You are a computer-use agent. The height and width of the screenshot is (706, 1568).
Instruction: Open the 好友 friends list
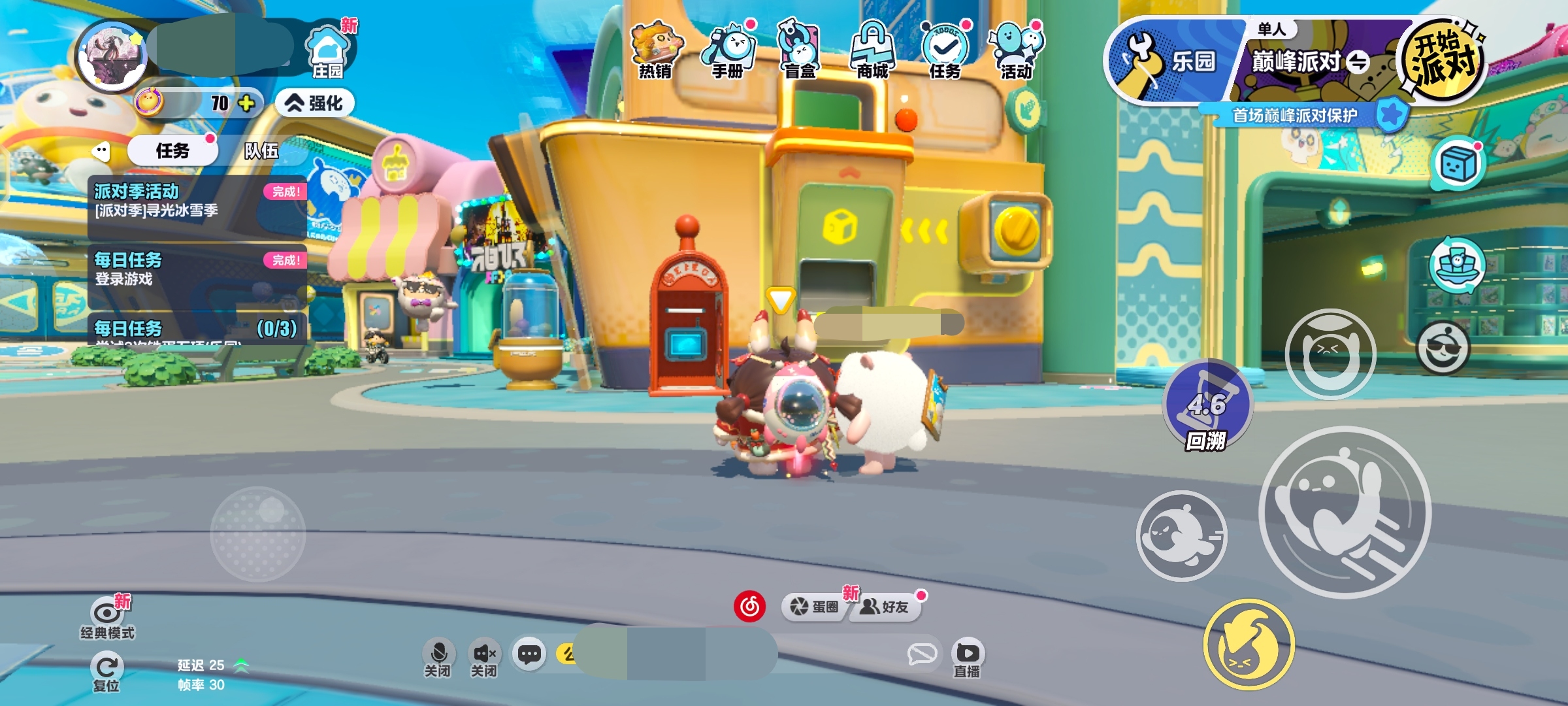(x=886, y=607)
